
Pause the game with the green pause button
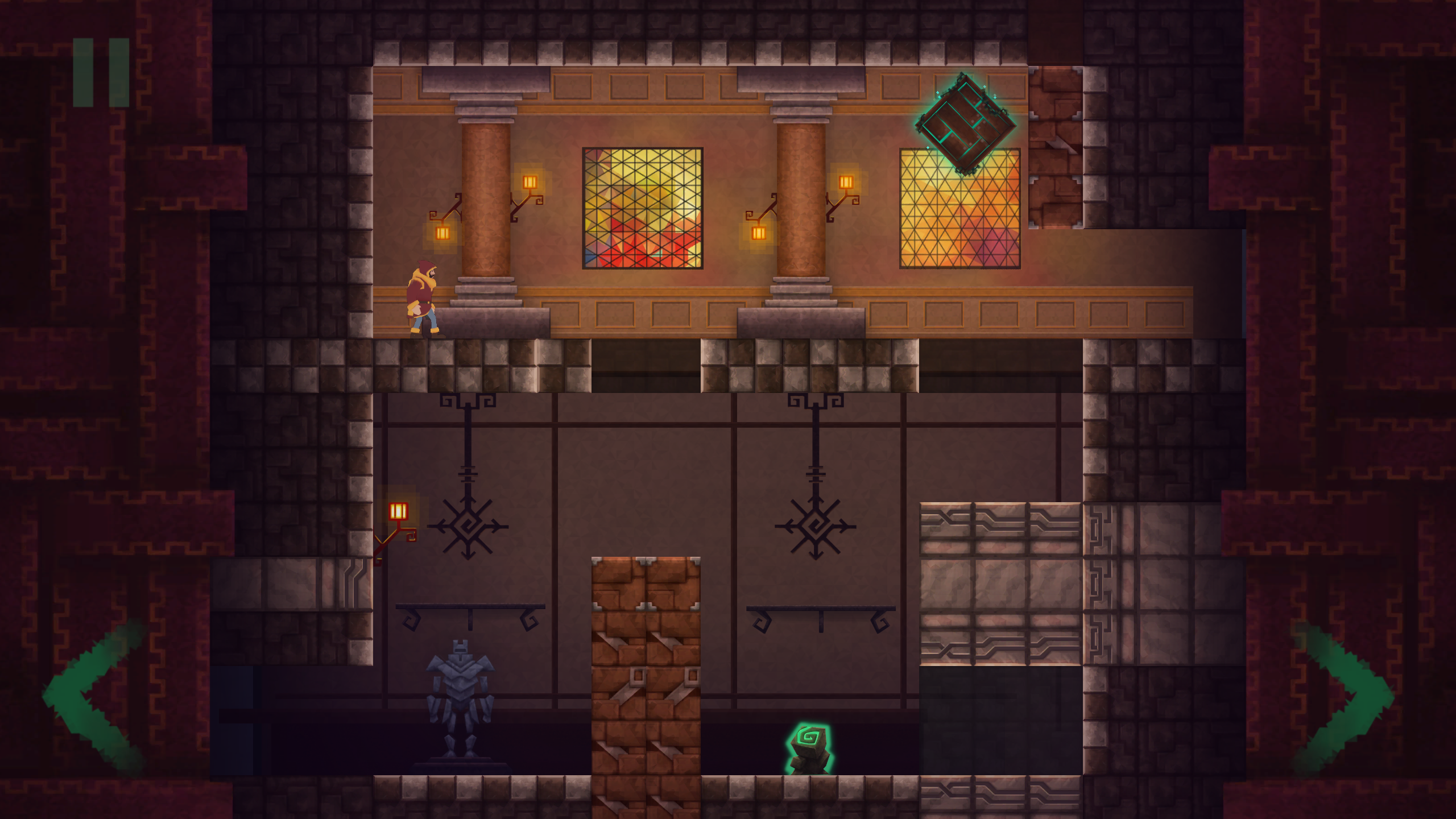pyautogui.click(x=101, y=72)
